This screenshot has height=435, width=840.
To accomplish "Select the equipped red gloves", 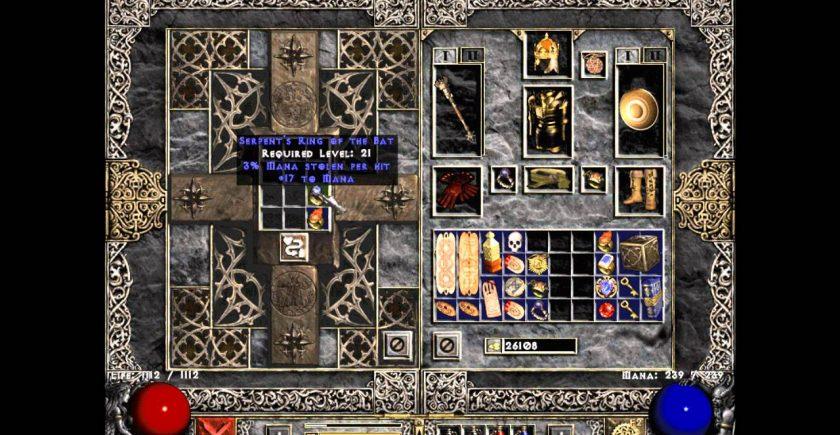I will (x=458, y=190).
